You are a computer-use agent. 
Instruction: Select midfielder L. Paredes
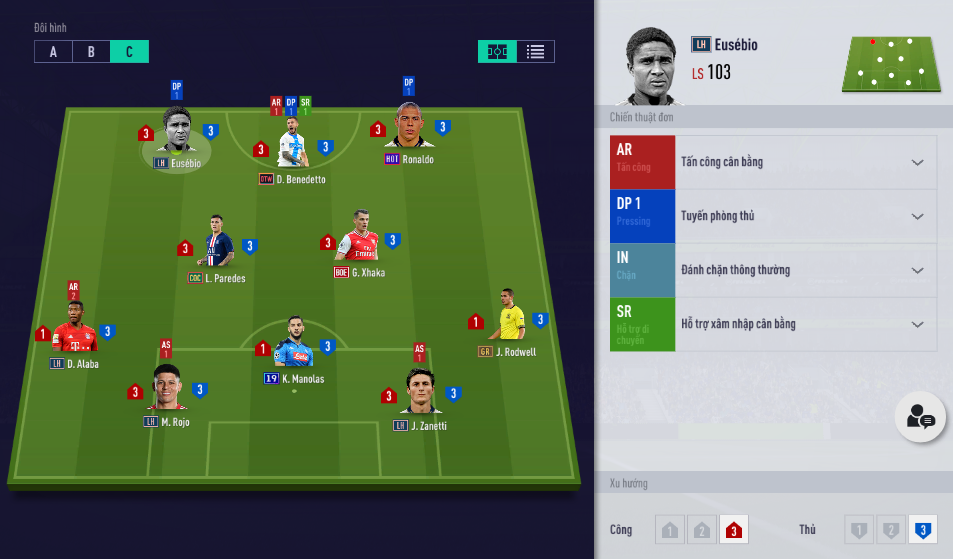click(x=217, y=243)
